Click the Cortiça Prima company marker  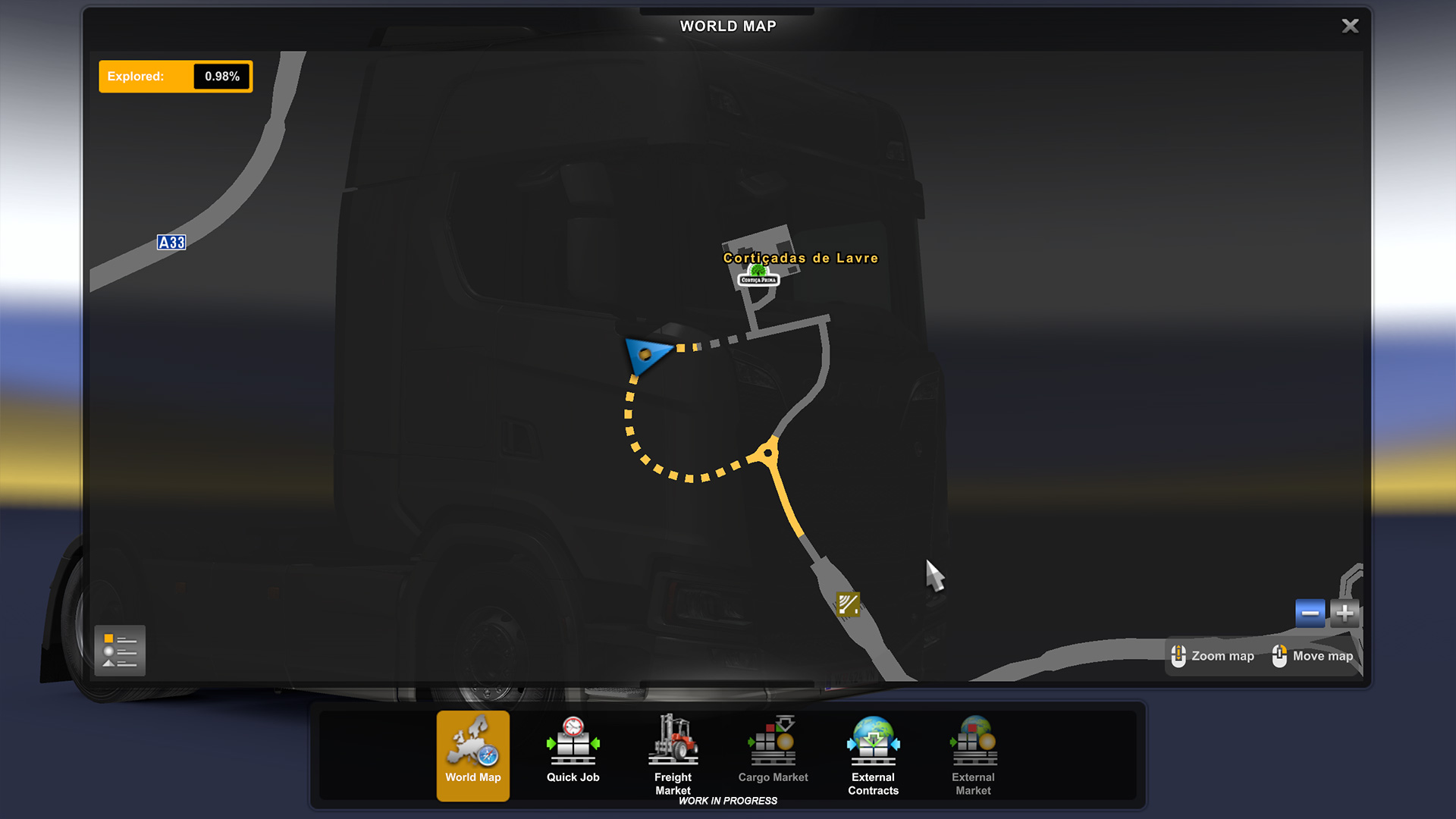758,276
